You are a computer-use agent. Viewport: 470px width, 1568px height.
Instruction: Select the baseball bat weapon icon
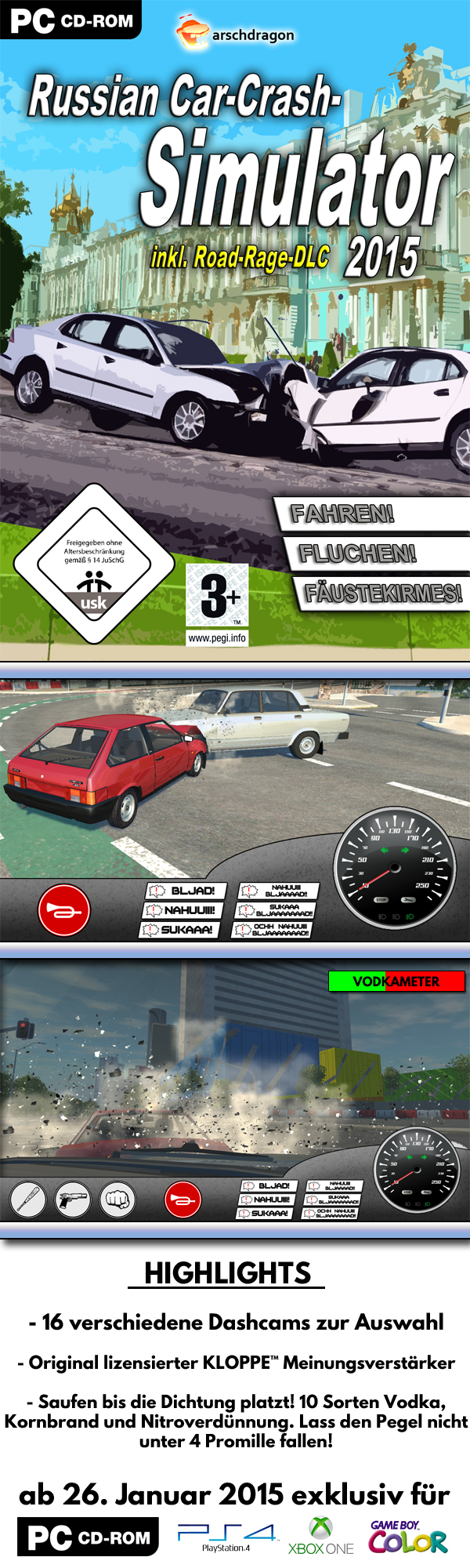[28, 1200]
